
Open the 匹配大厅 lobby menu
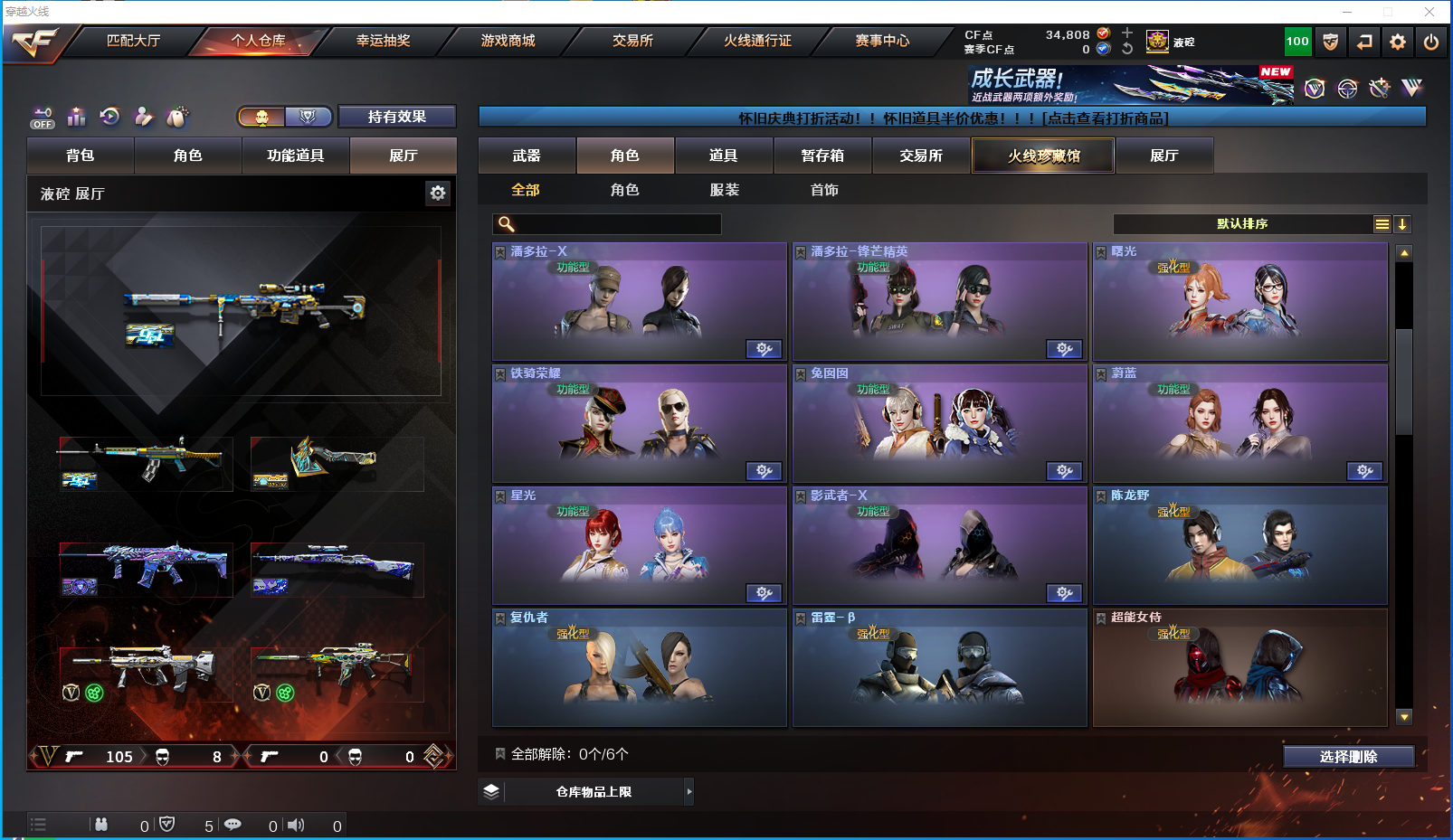(133, 41)
